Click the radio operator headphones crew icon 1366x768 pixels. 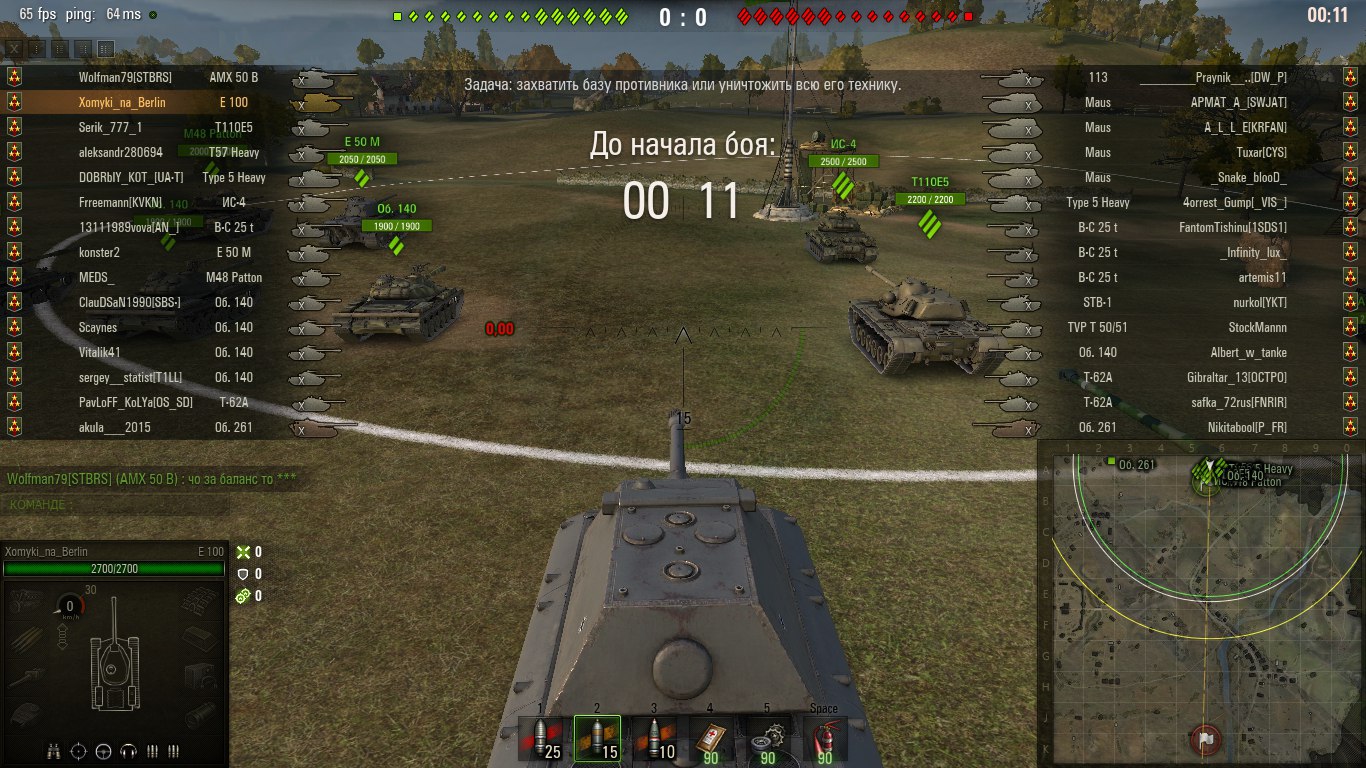pyautogui.click(x=128, y=750)
